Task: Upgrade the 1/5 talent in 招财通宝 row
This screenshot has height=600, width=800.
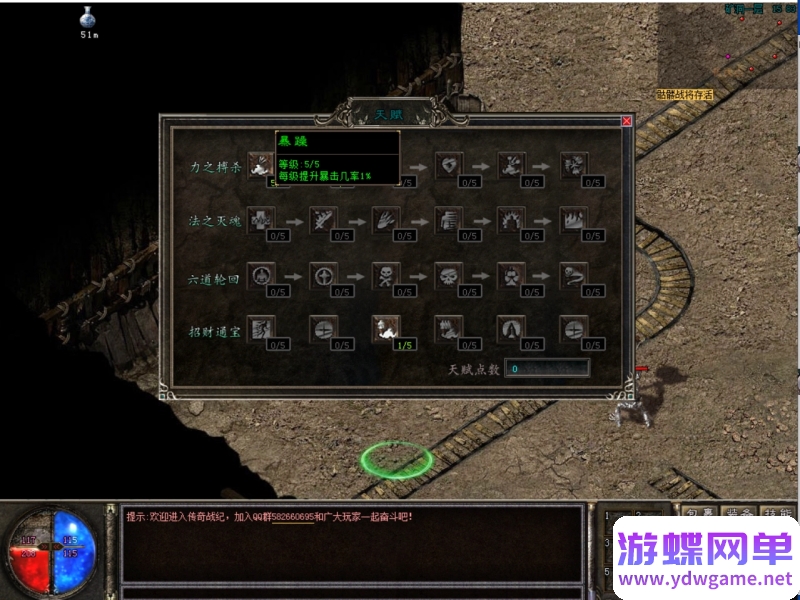Action: 386,329
